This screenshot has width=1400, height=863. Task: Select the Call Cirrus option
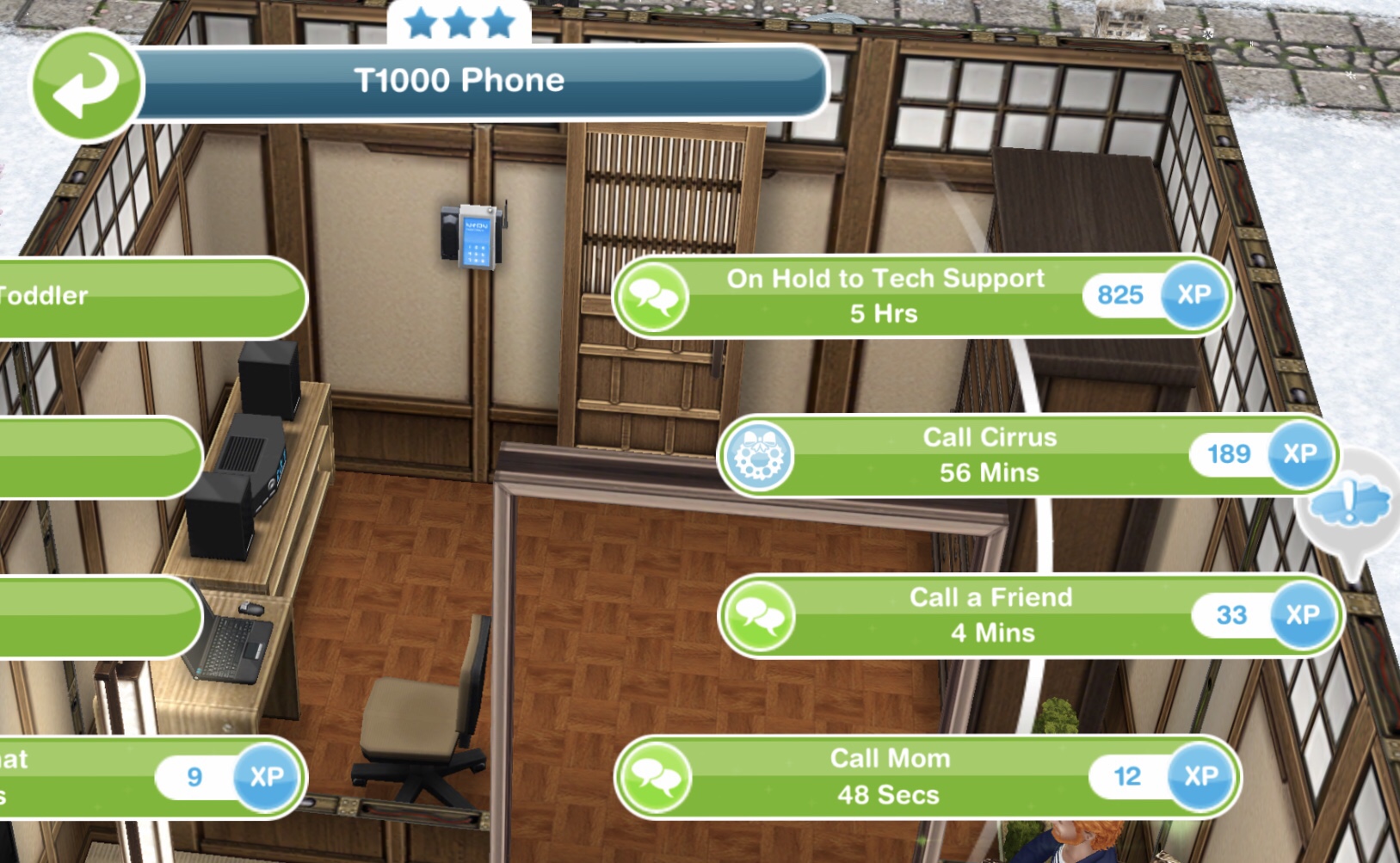tap(990, 455)
